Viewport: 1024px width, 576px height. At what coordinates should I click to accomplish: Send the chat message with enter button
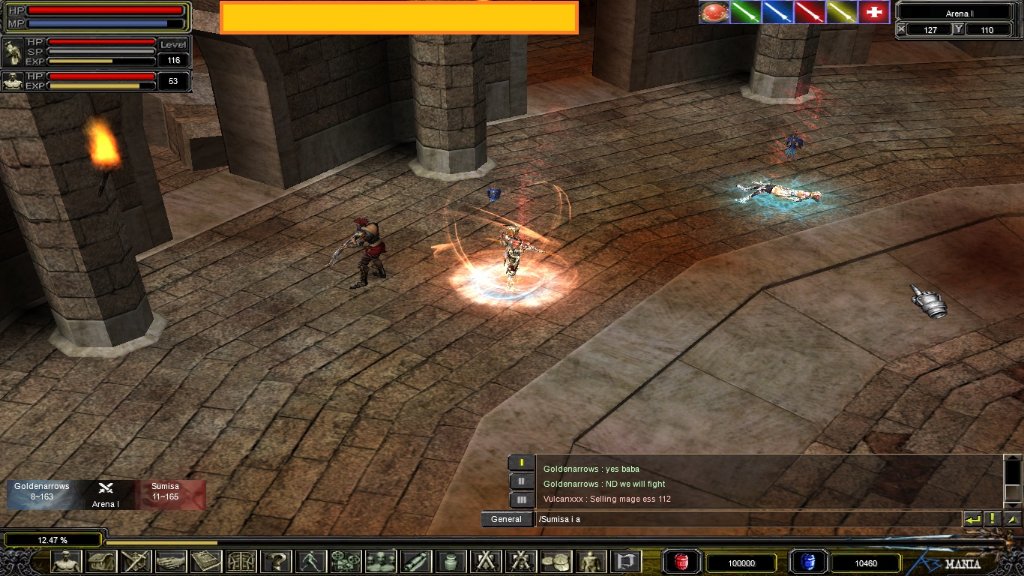(x=972, y=519)
